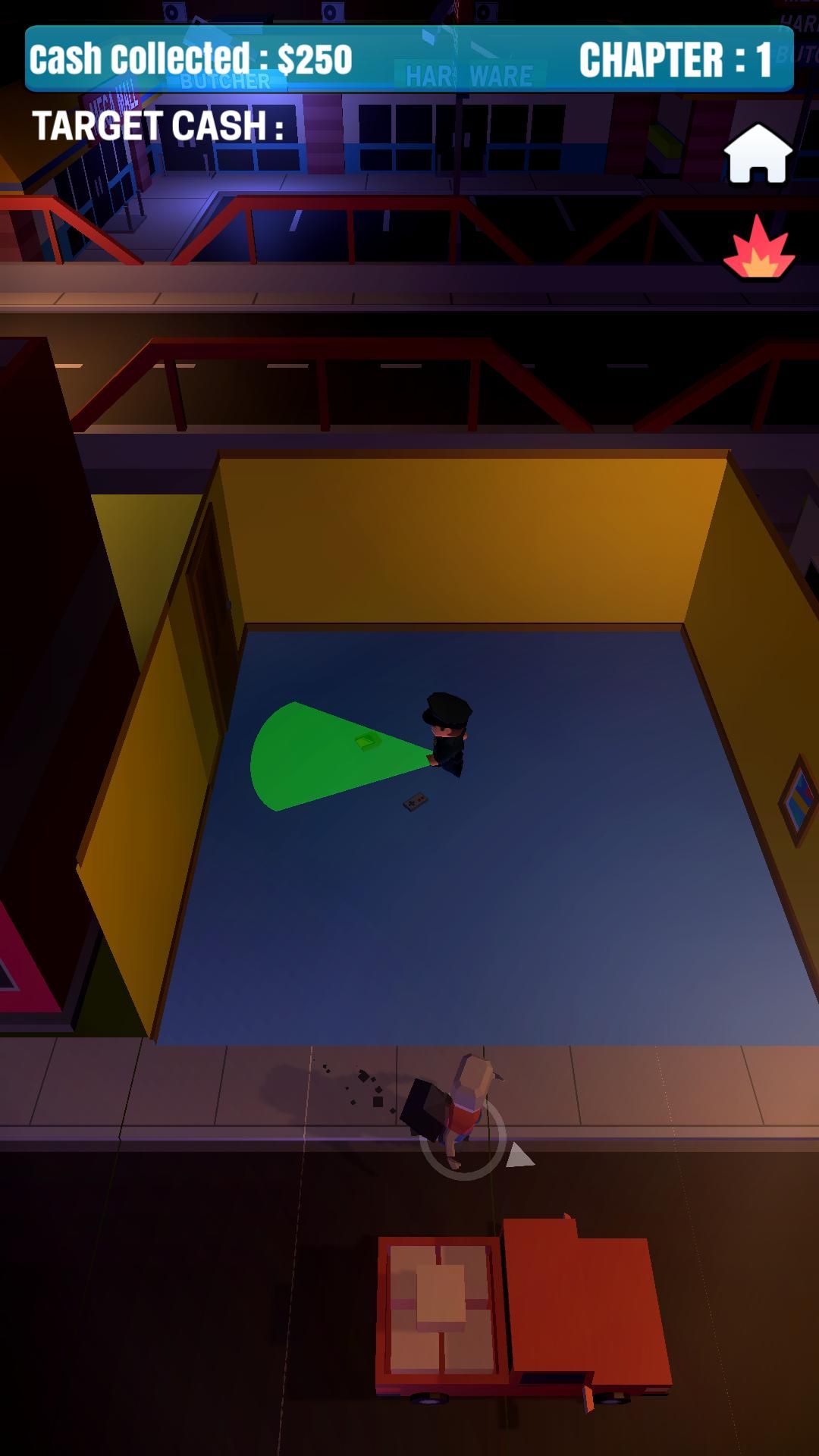Activate the red explosion ability icon
The width and height of the screenshot is (819, 1456).
(758, 249)
